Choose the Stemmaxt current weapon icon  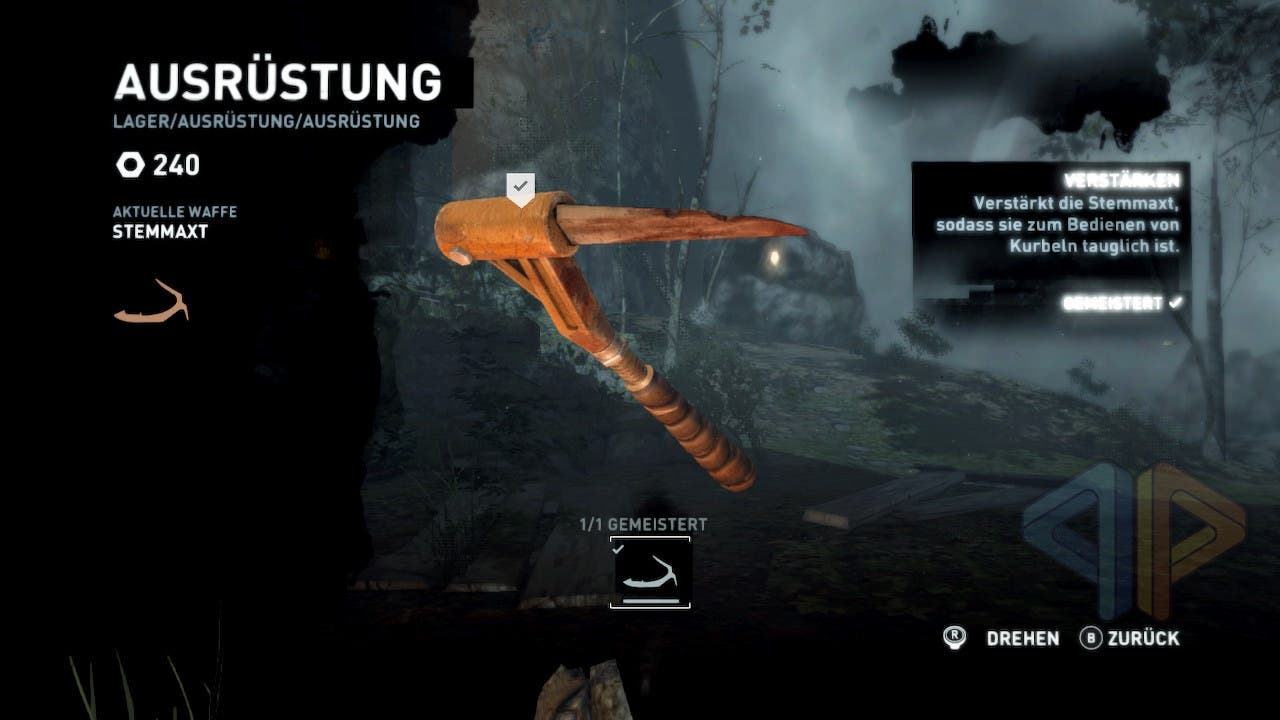point(151,302)
